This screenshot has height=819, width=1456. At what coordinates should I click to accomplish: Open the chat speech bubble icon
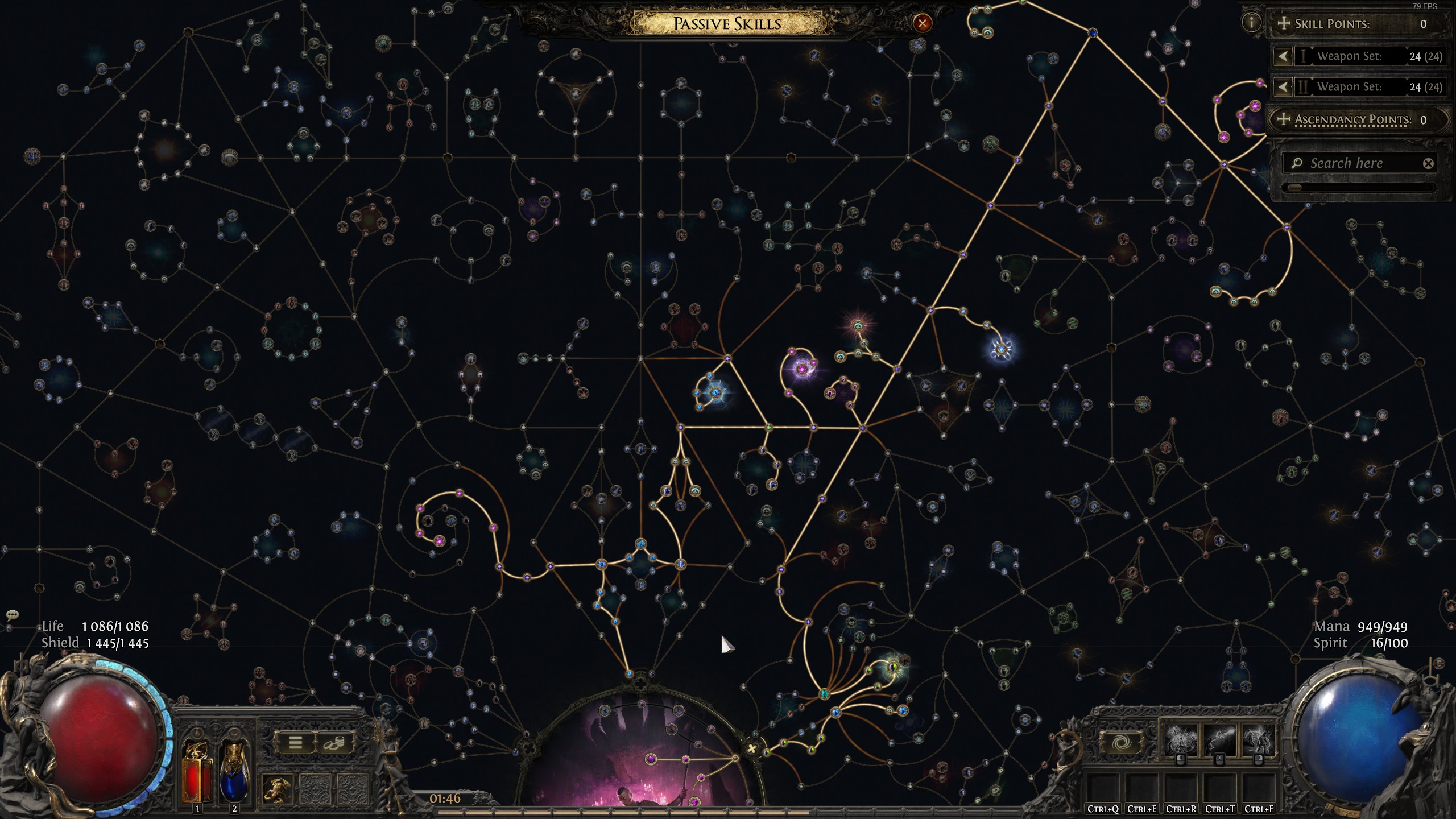13,615
